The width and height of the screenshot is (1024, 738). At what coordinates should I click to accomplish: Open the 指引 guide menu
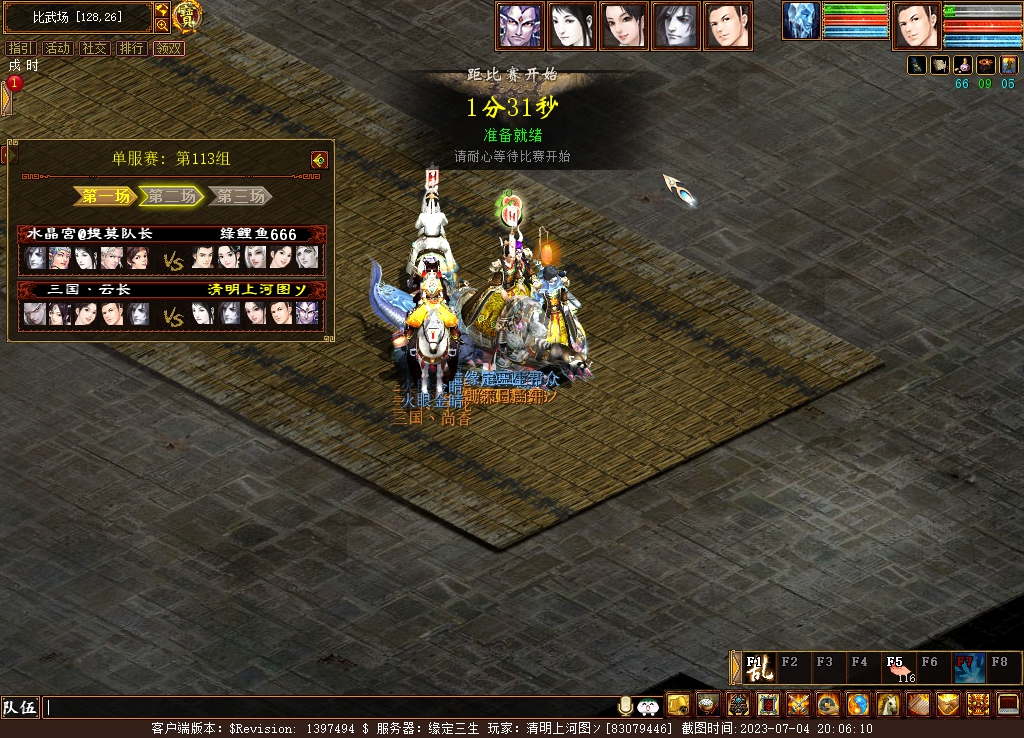[x=20, y=48]
